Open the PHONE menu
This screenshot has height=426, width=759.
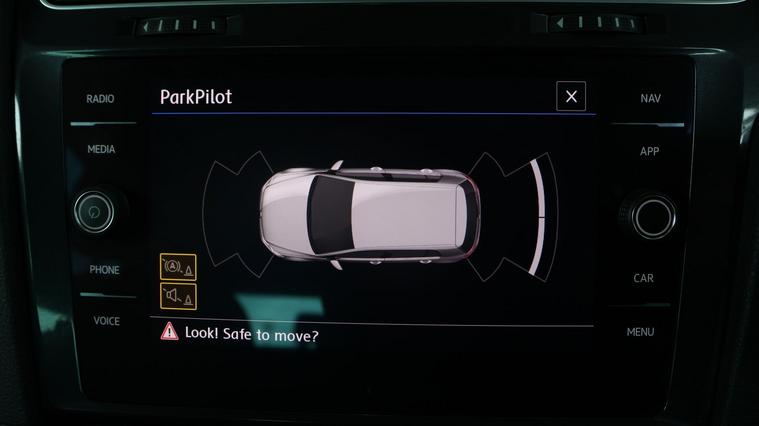(104, 270)
